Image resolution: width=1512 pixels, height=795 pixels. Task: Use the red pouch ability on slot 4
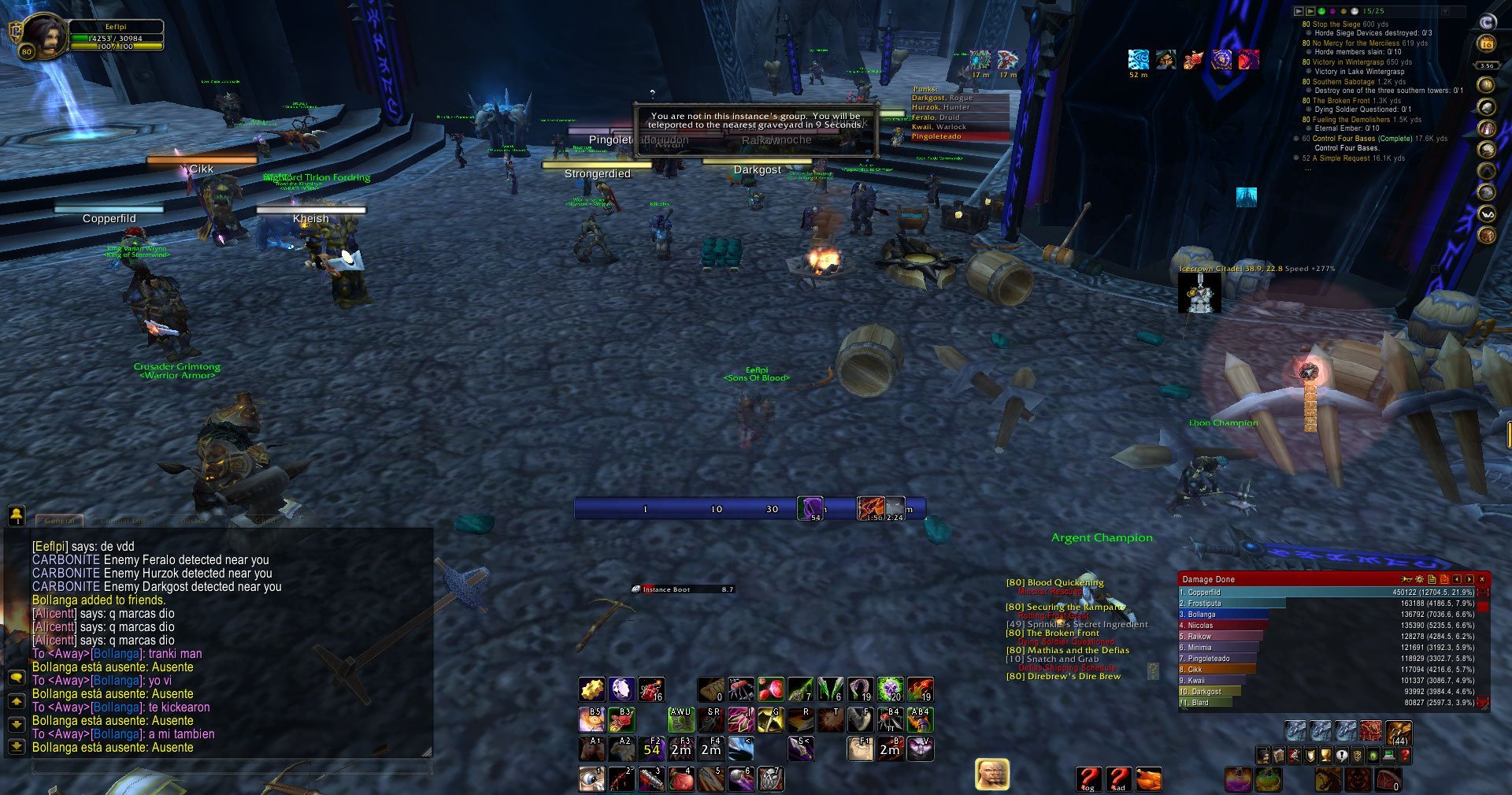click(x=680, y=779)
